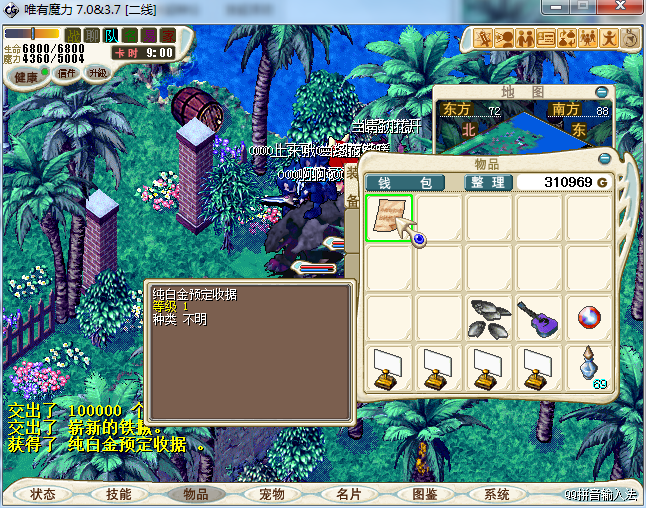
Task: Minimize the 物品 inventory panel
Action: (x=604, y=159)
